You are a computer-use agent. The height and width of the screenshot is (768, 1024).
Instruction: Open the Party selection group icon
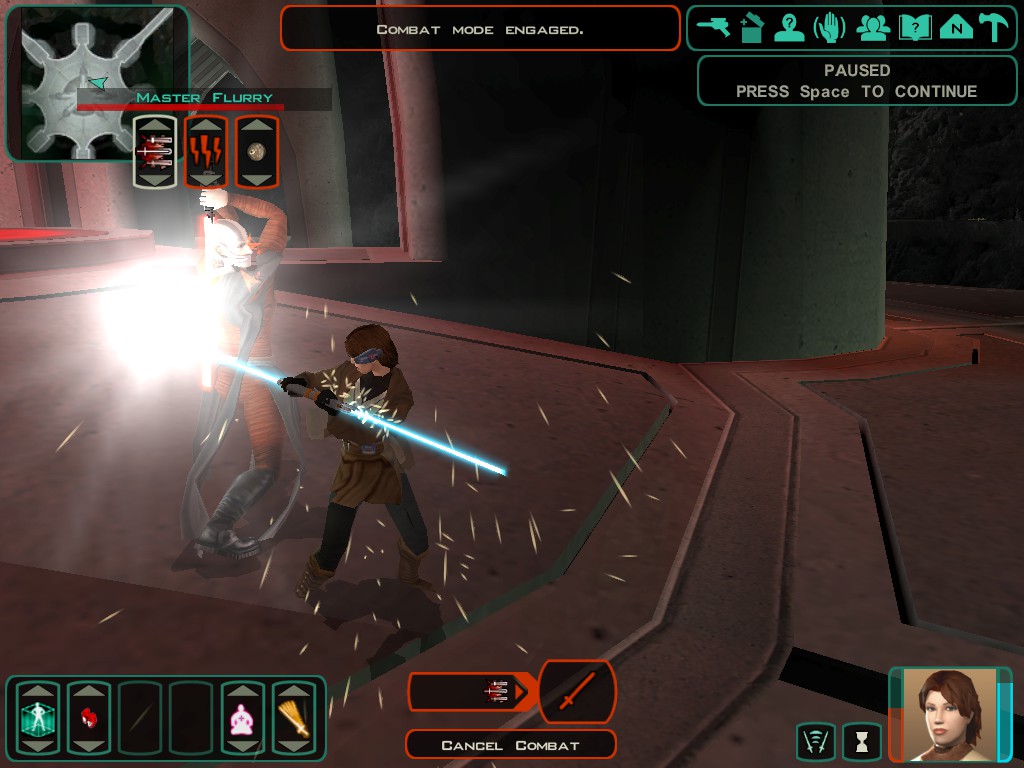click(x=873, y=28)
